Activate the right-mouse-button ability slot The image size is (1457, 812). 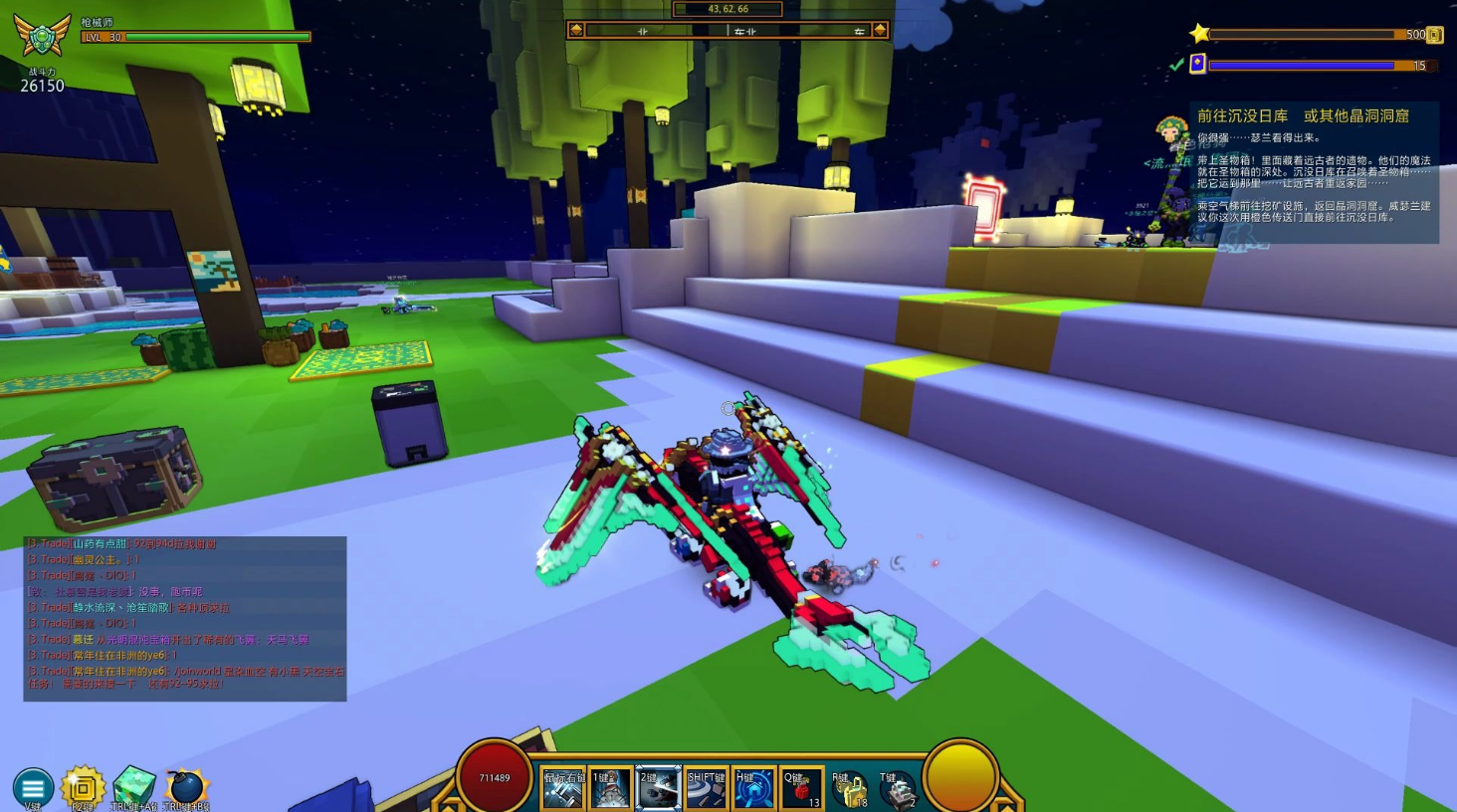562,788
